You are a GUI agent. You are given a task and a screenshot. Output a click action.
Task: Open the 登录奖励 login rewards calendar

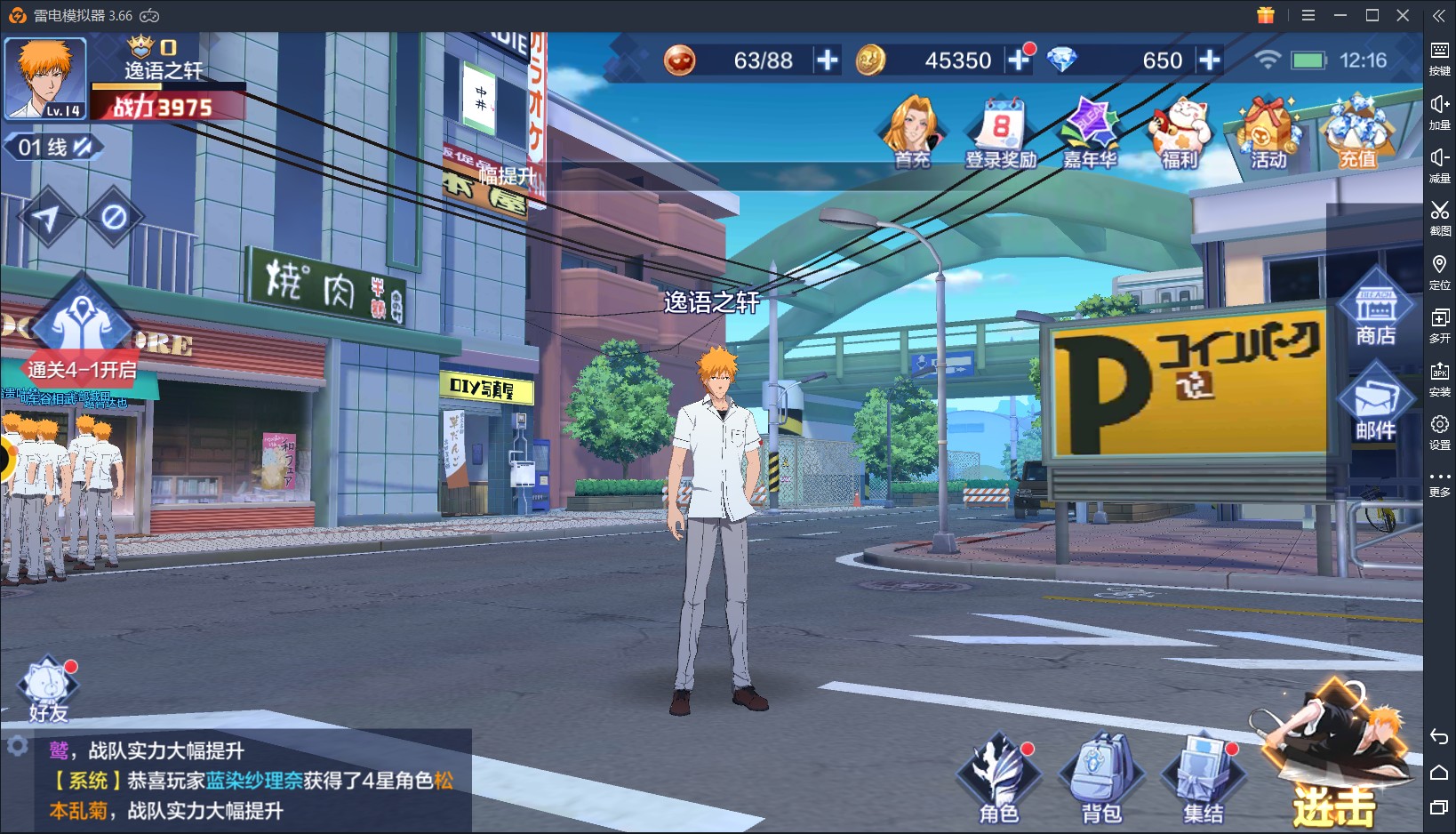pyautogui.click(x=1001, y=133)
